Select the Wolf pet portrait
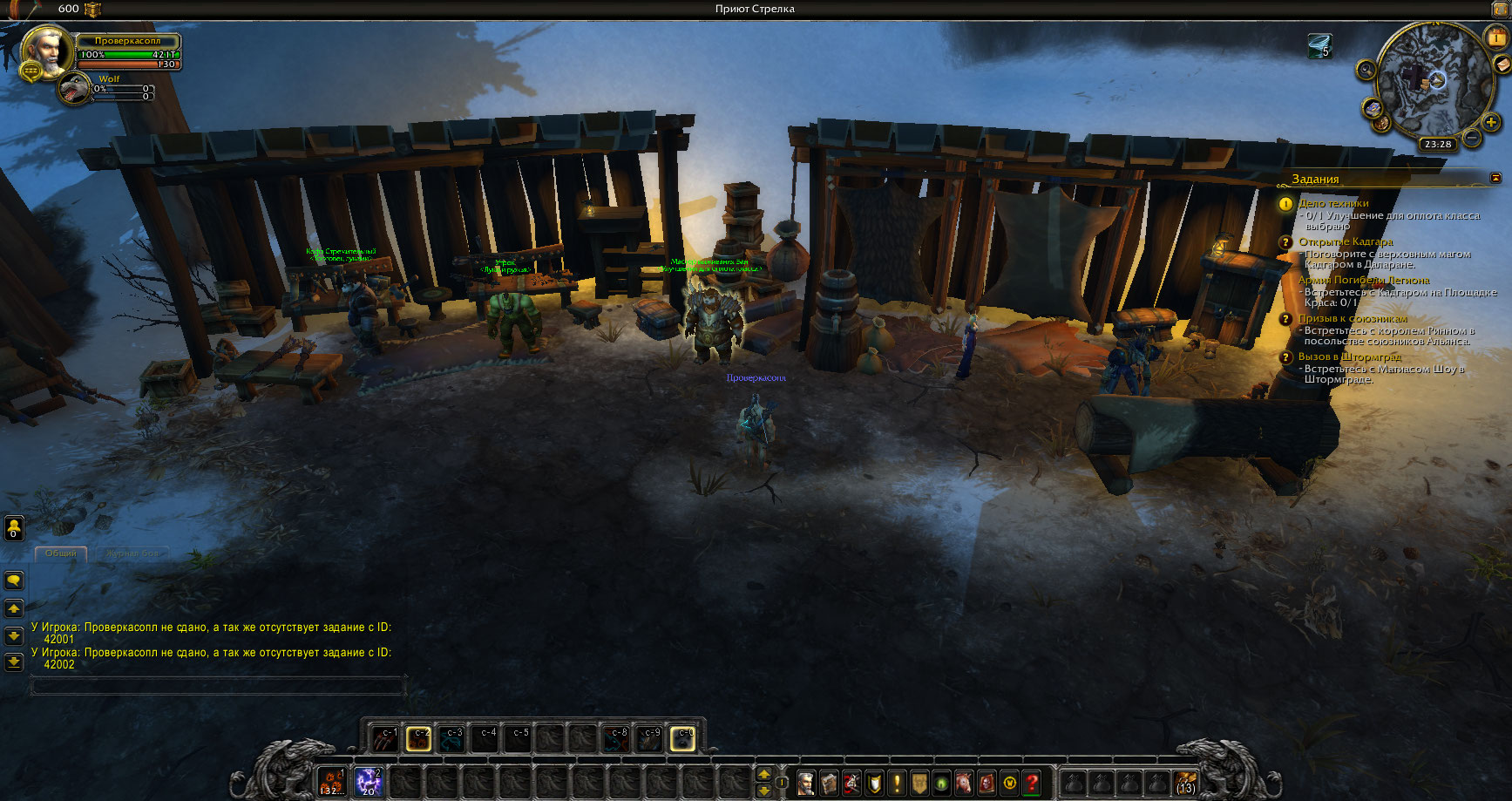The width and height of the screenshot is (1512, 801). (x=76, y=89)
